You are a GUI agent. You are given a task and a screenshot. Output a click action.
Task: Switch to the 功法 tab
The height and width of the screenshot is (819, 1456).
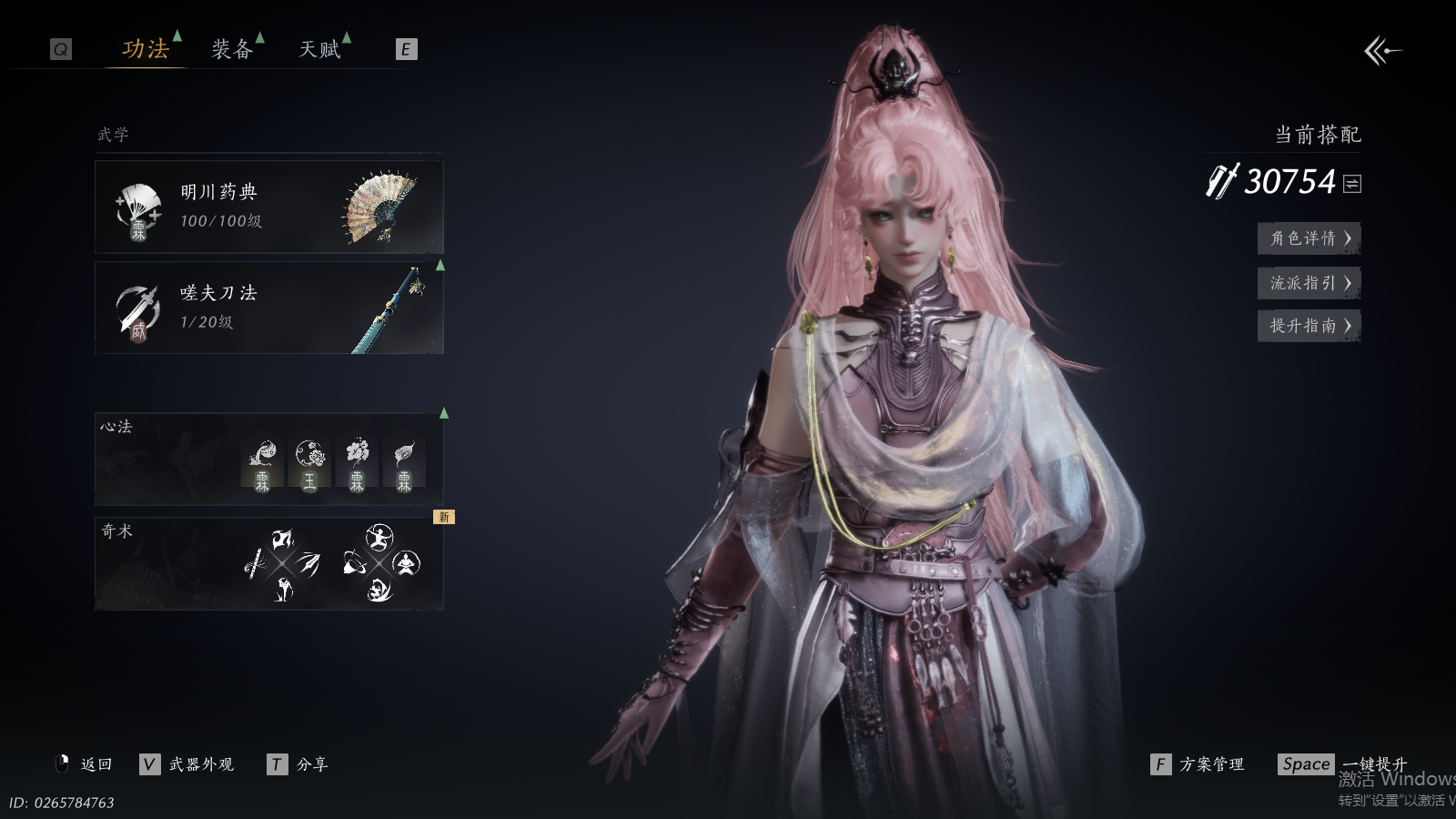[146, 49]
